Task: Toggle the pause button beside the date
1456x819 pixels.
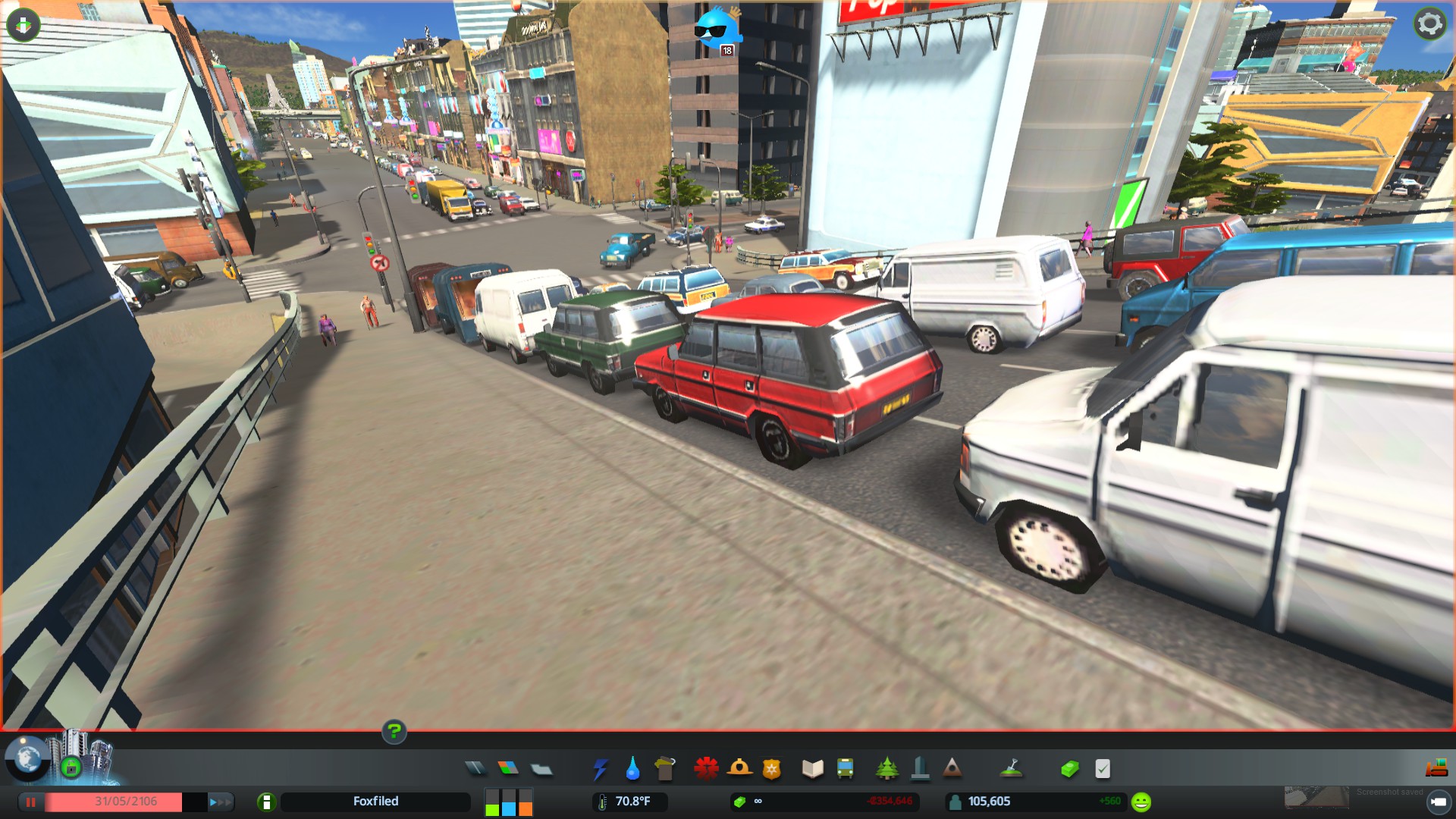Action: [31, 802]
